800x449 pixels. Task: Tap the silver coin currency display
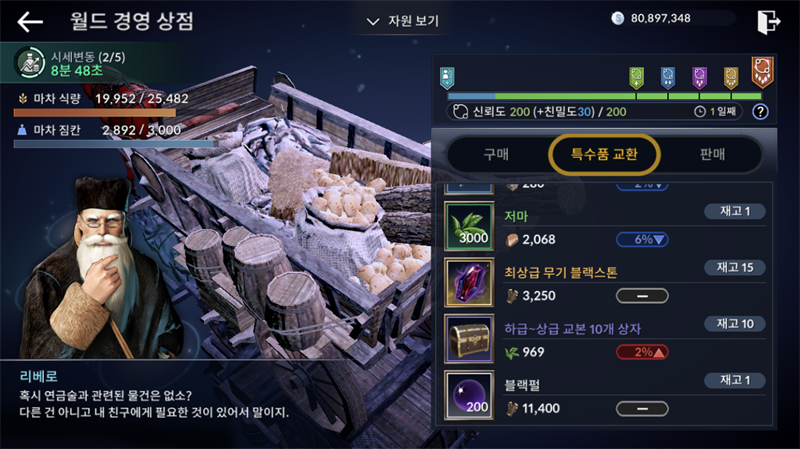click(663, 18)
